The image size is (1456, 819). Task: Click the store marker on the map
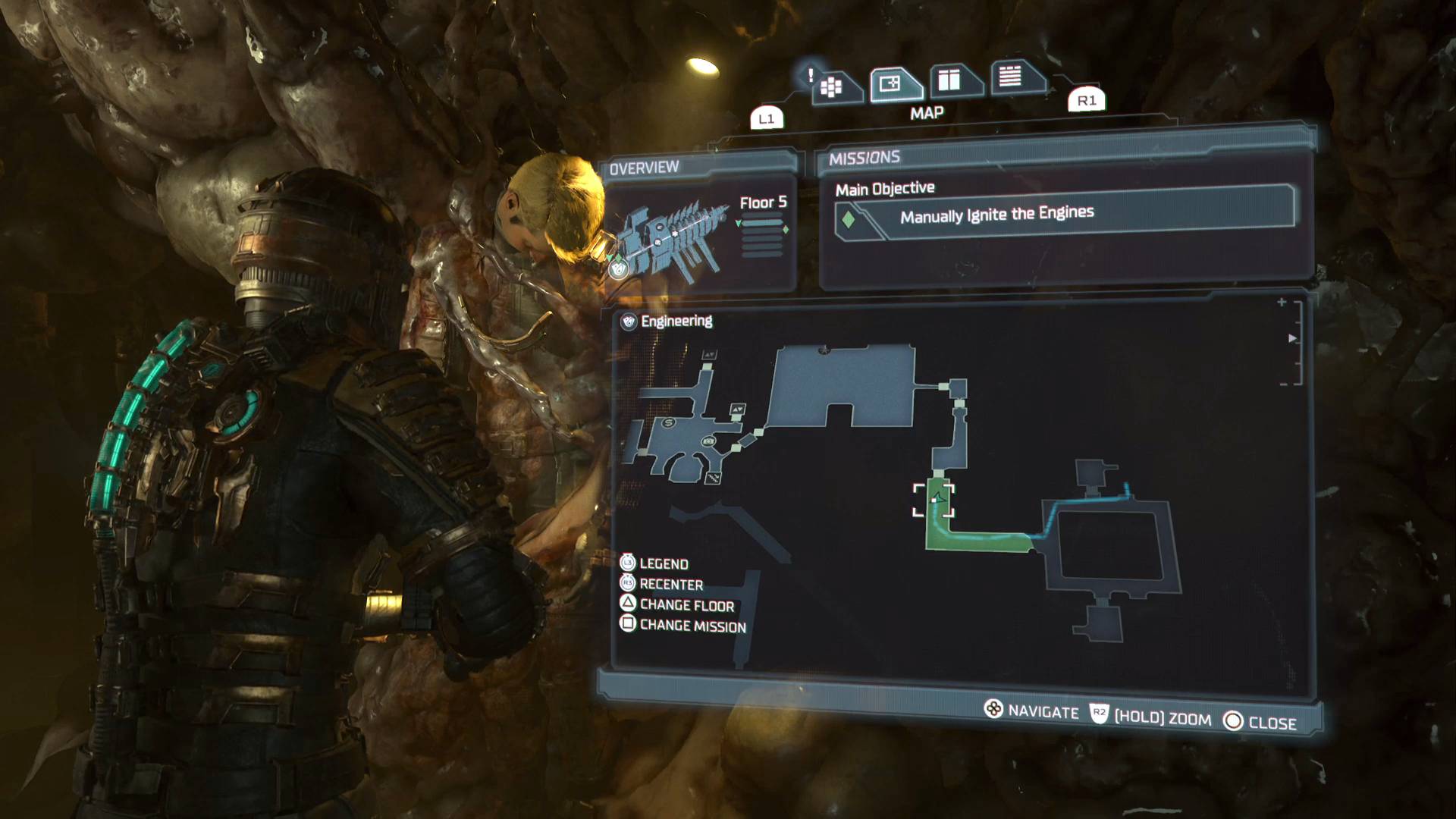(x=668, y=422)
